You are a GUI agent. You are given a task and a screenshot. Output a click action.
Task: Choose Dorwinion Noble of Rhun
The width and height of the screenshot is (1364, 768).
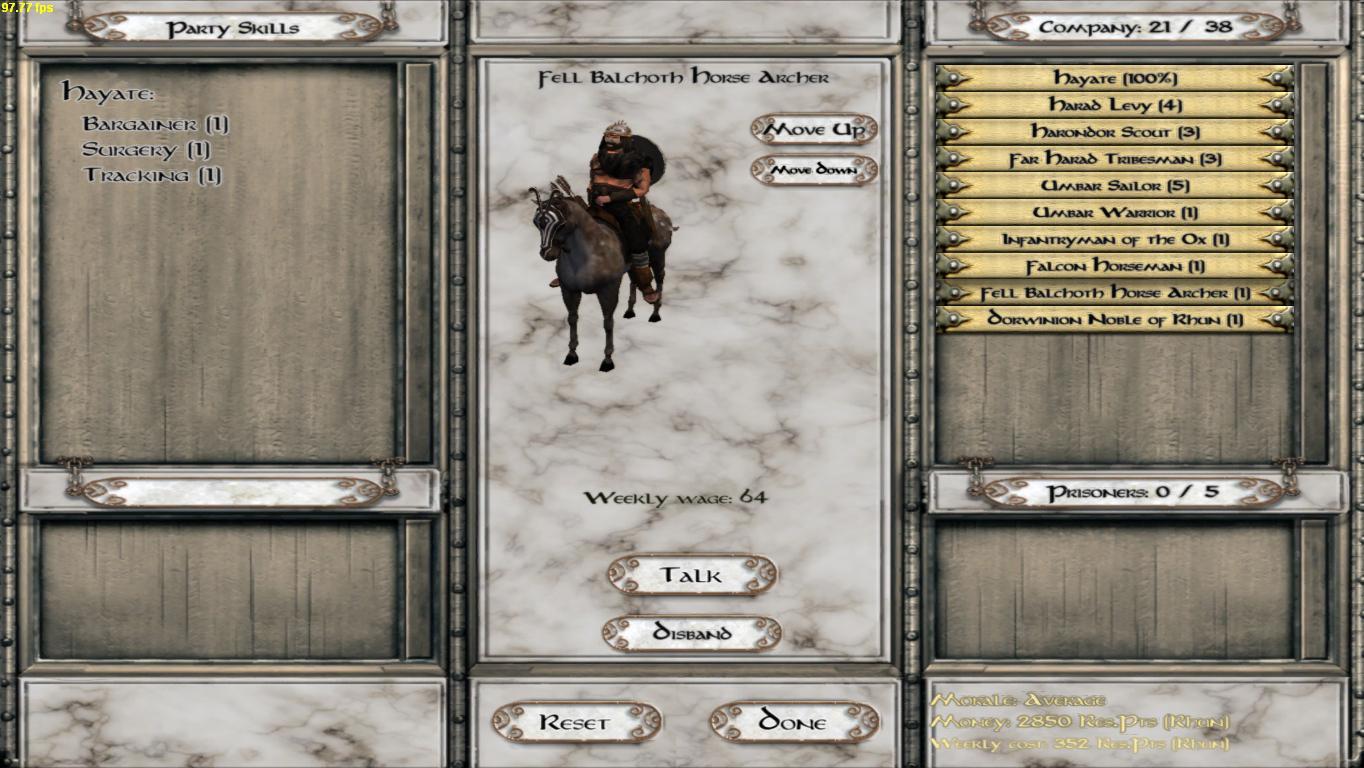(1115, 320)
